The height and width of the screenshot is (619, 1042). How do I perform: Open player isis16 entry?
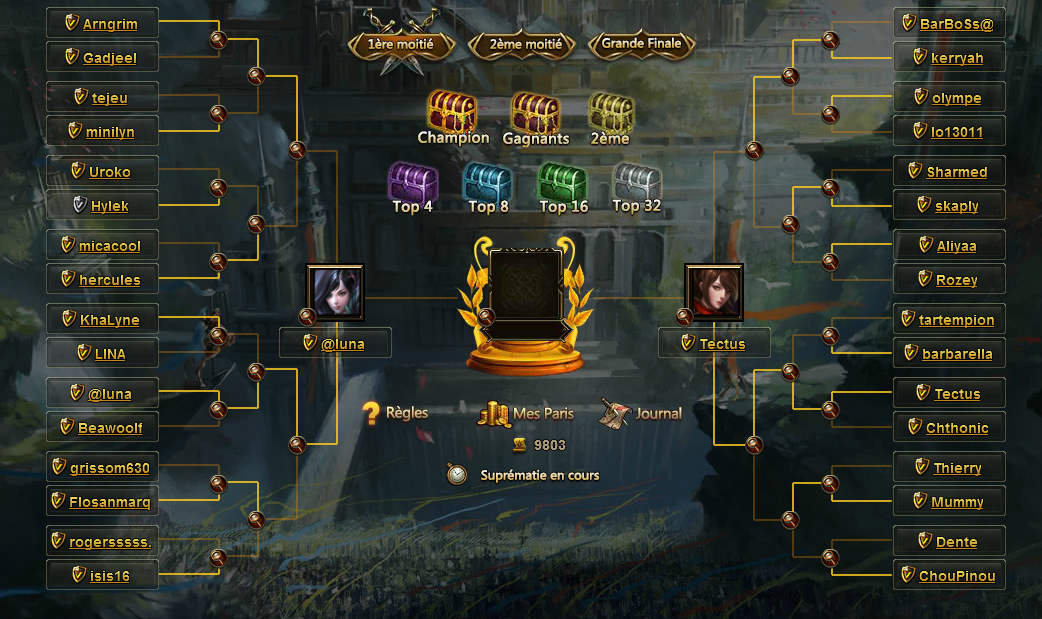click(109, 576)
